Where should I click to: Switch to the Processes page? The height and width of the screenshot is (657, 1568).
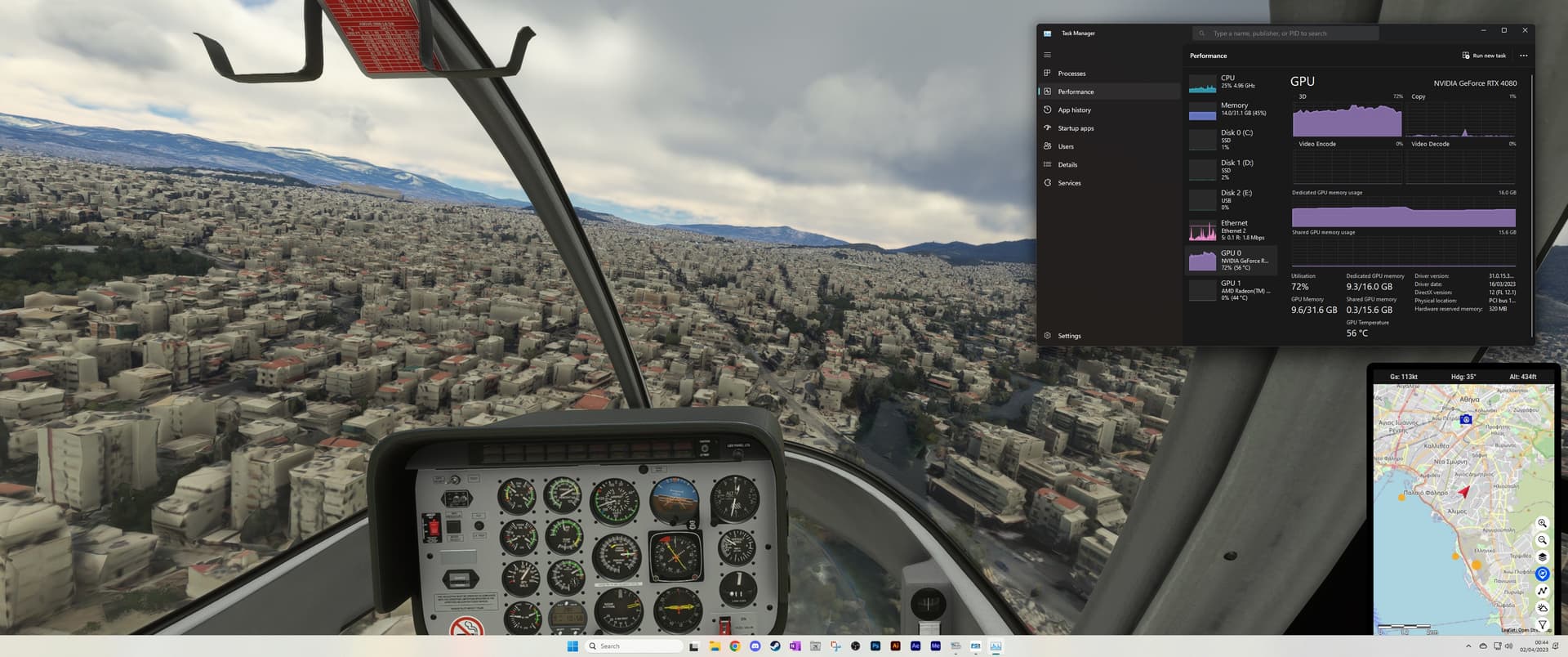[x=1071, y=73]
